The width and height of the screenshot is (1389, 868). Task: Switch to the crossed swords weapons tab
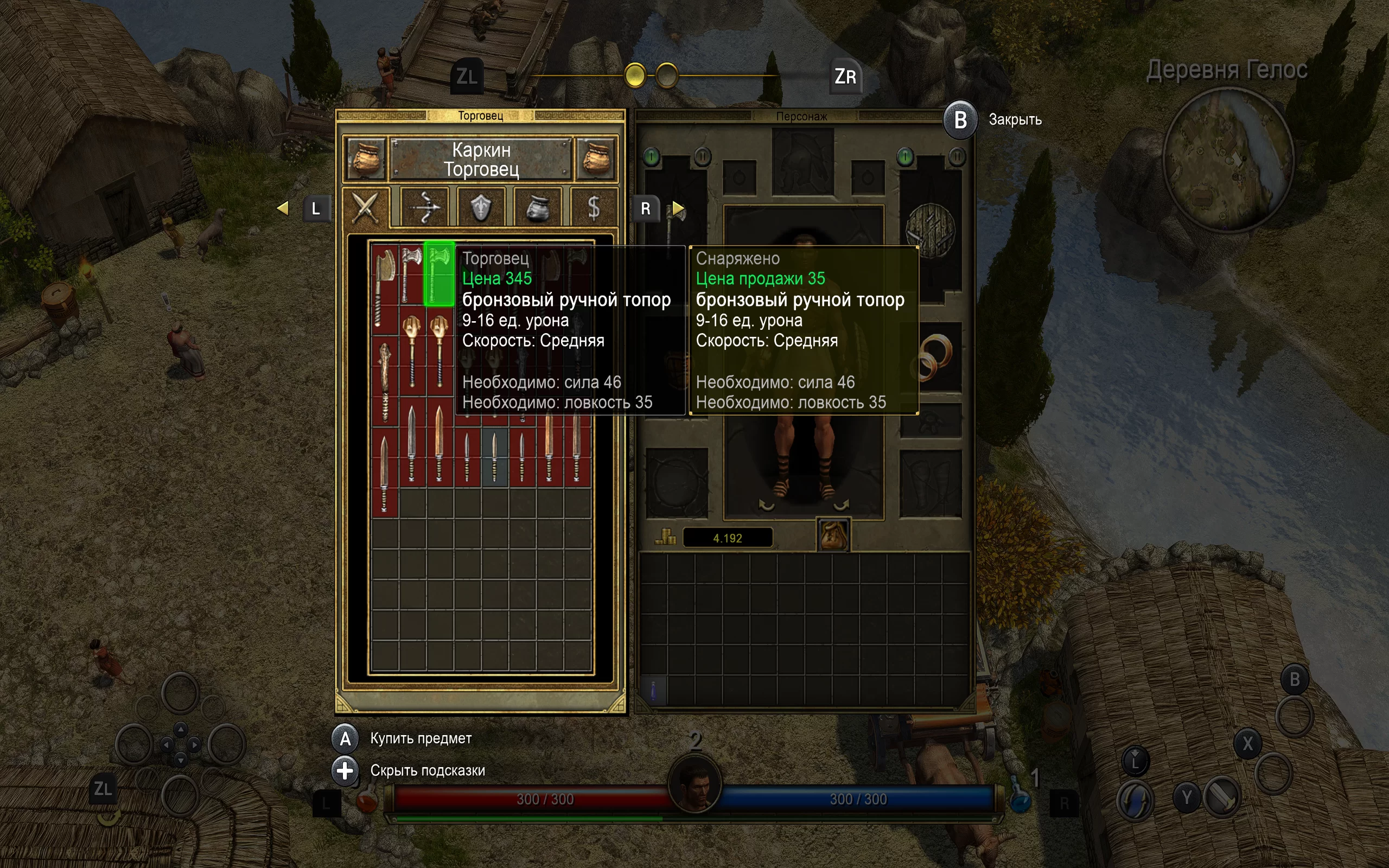pyautogui.click(x=366, y=207)
